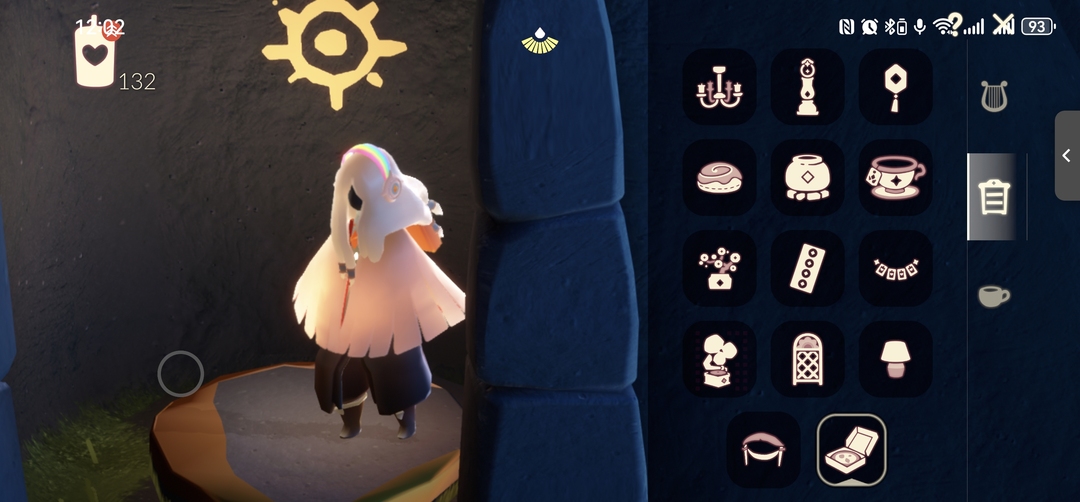Pick the gramophone prop
The height and width of the screenshot is (502, 1080).
[x=719, y=358]
